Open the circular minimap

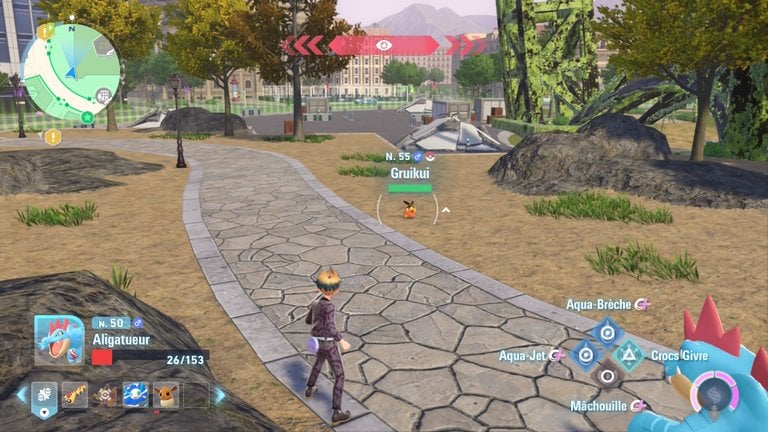[x=70, y=72]
